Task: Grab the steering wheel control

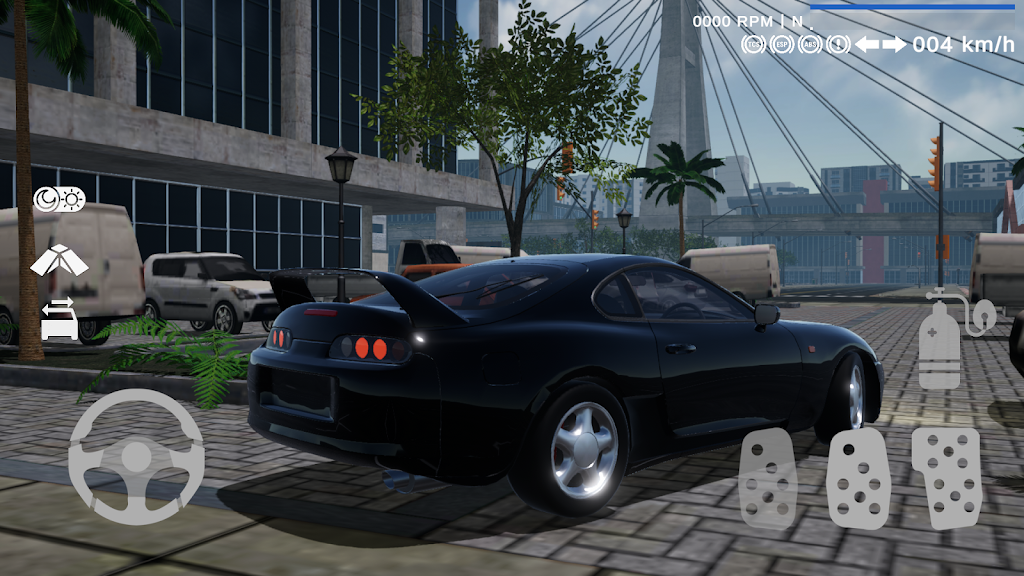Action: [x=136, y=457]
